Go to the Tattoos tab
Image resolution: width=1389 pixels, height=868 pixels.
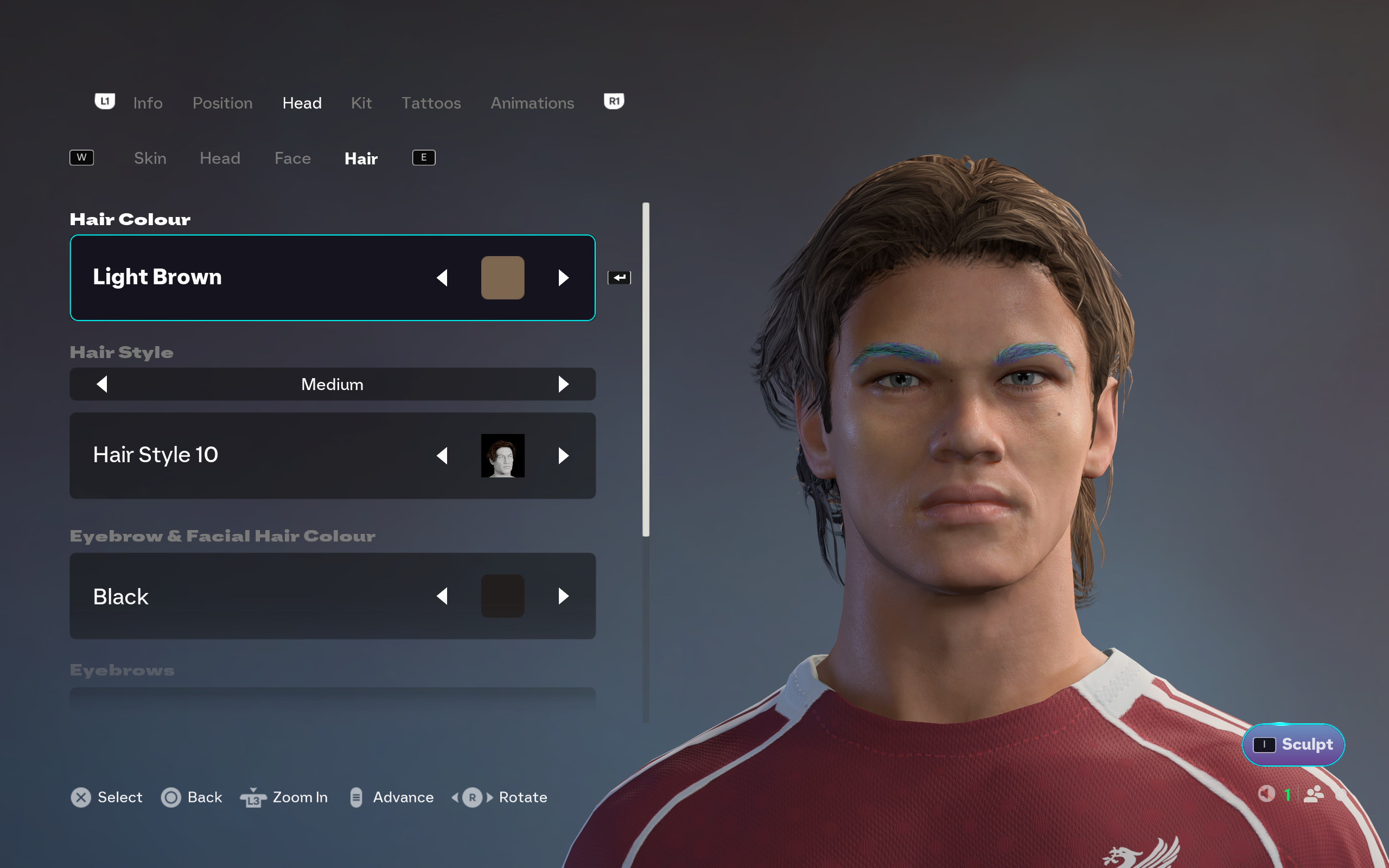click(430, 103)
